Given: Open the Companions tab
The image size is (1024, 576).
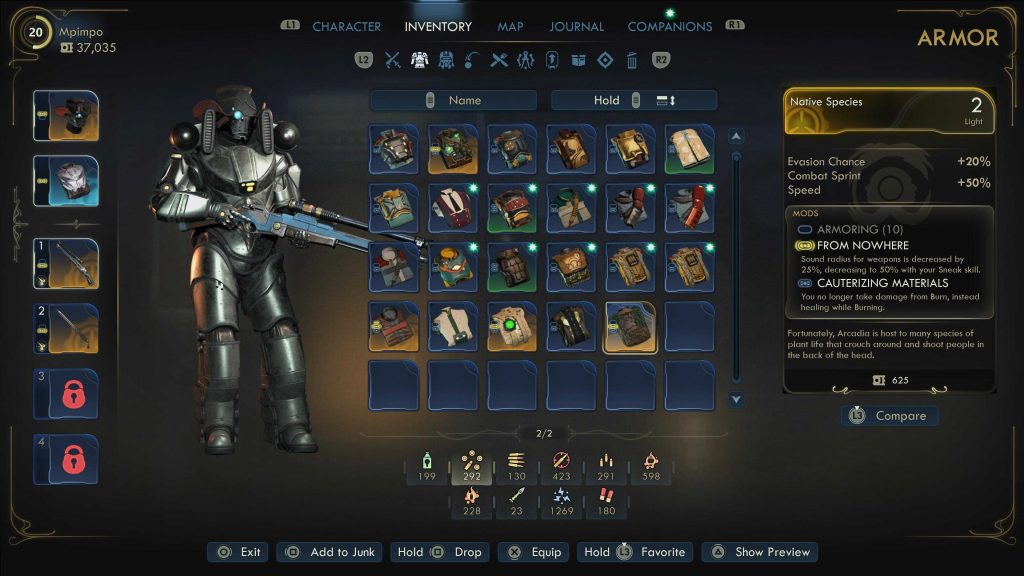Looking at the screenshot, I should (x=669, y=27).
